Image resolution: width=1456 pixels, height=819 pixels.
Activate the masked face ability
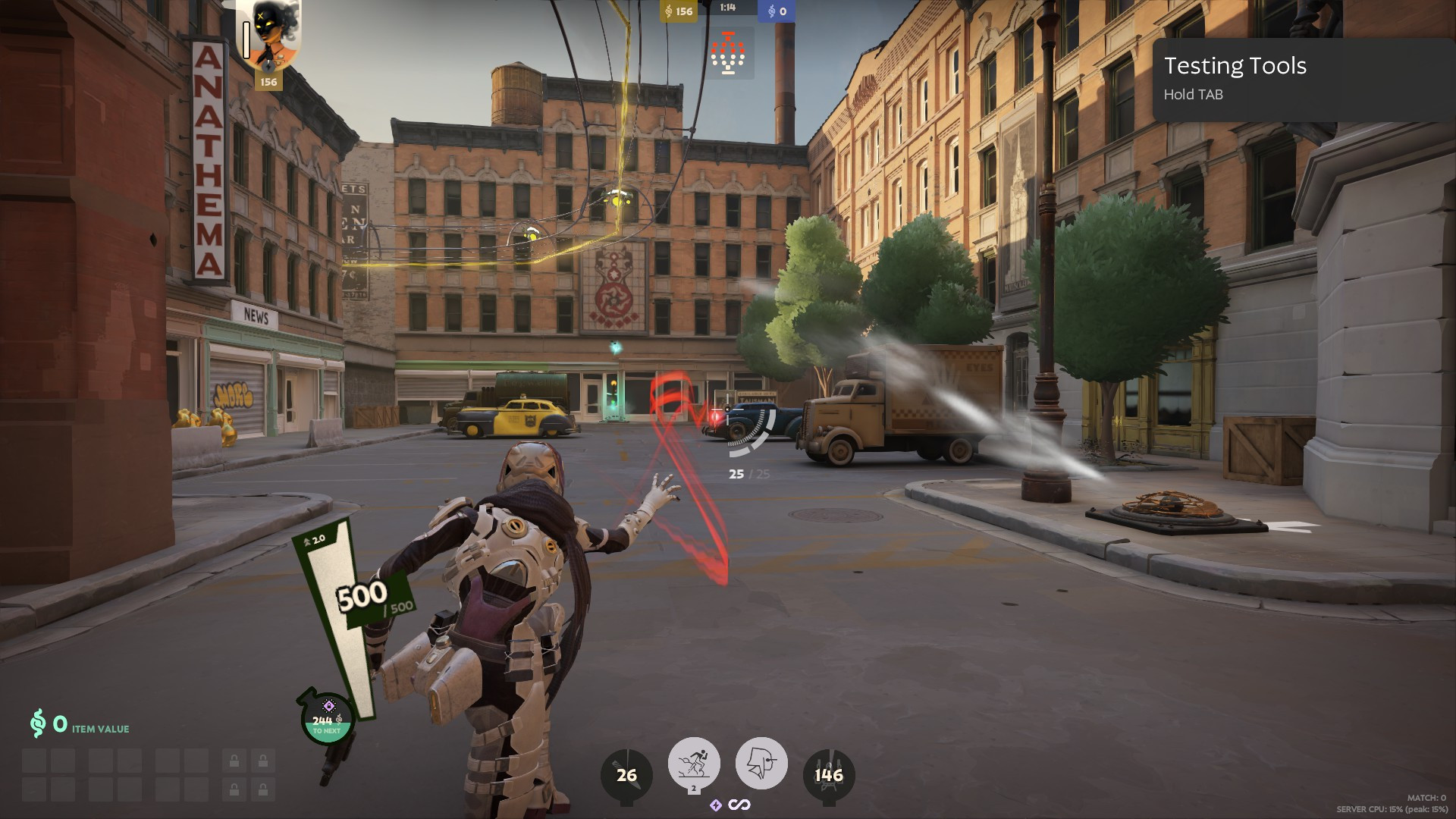coord(761,762)
